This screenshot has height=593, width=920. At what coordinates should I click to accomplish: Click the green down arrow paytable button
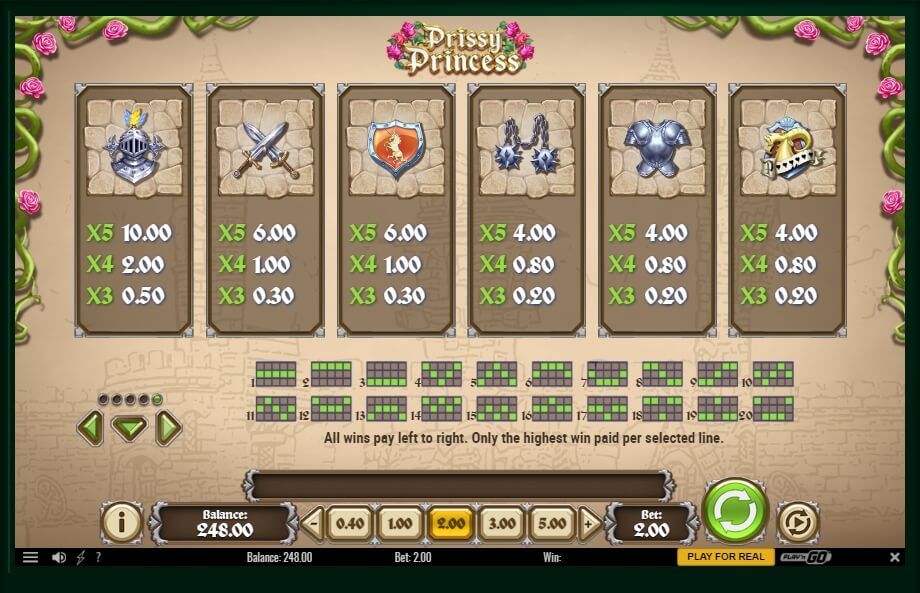129,429
